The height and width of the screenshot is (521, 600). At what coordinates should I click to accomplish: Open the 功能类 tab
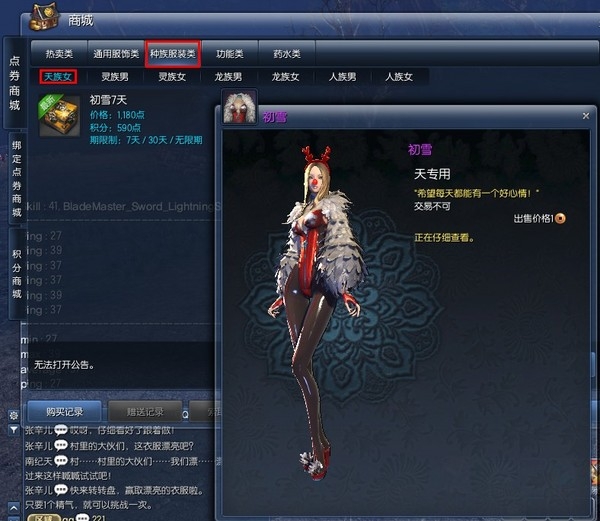click(230, 53)
